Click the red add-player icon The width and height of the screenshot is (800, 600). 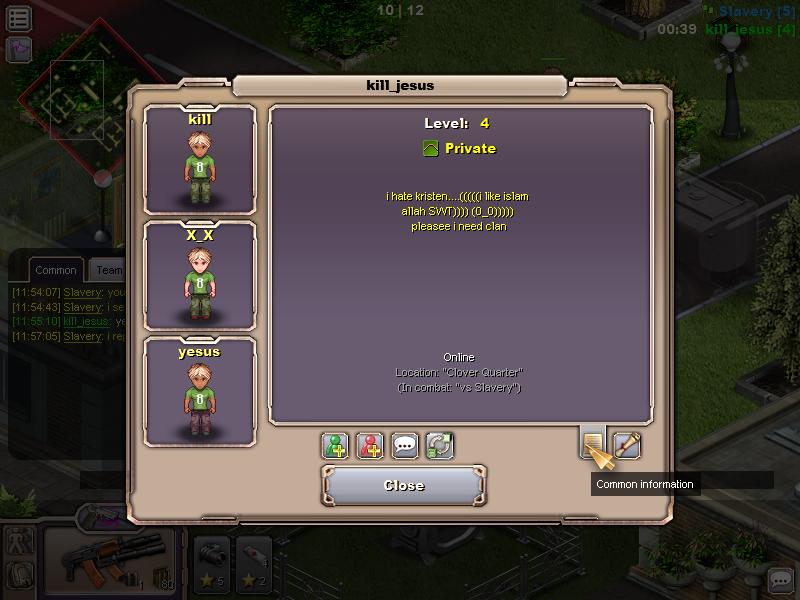[371, 445]
